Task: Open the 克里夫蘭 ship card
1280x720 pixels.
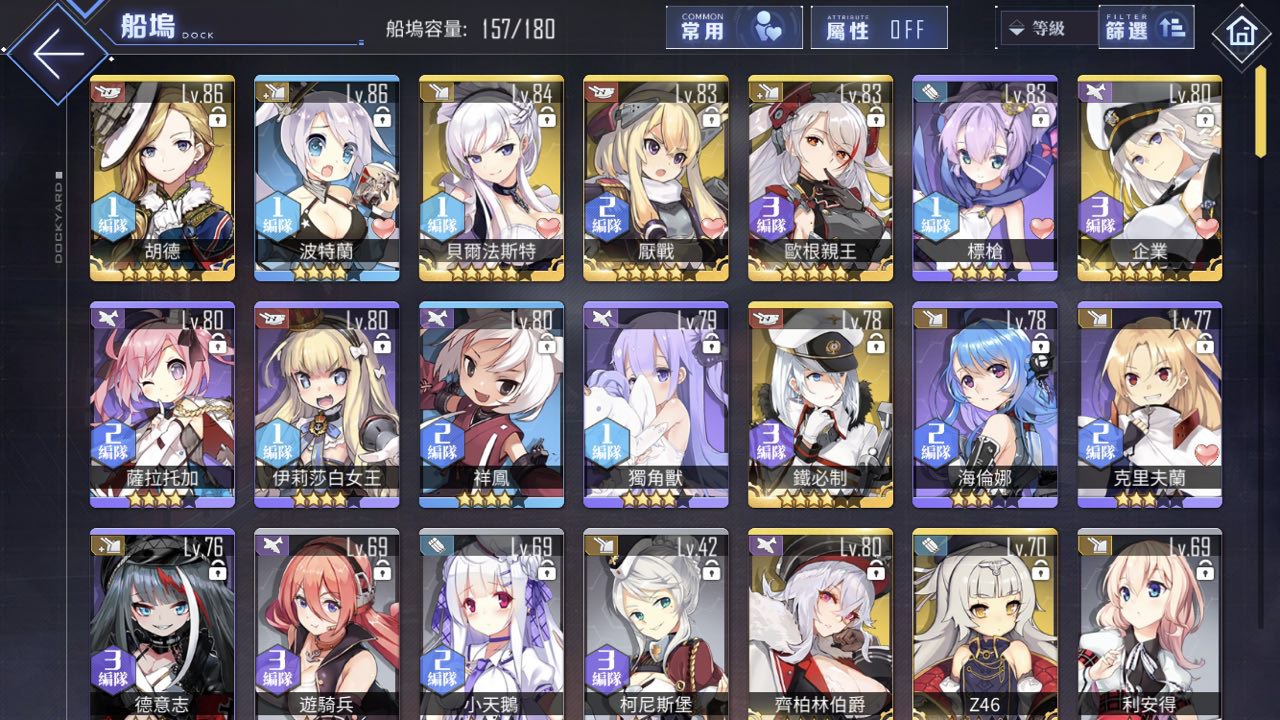Action: click(1149, 404)
